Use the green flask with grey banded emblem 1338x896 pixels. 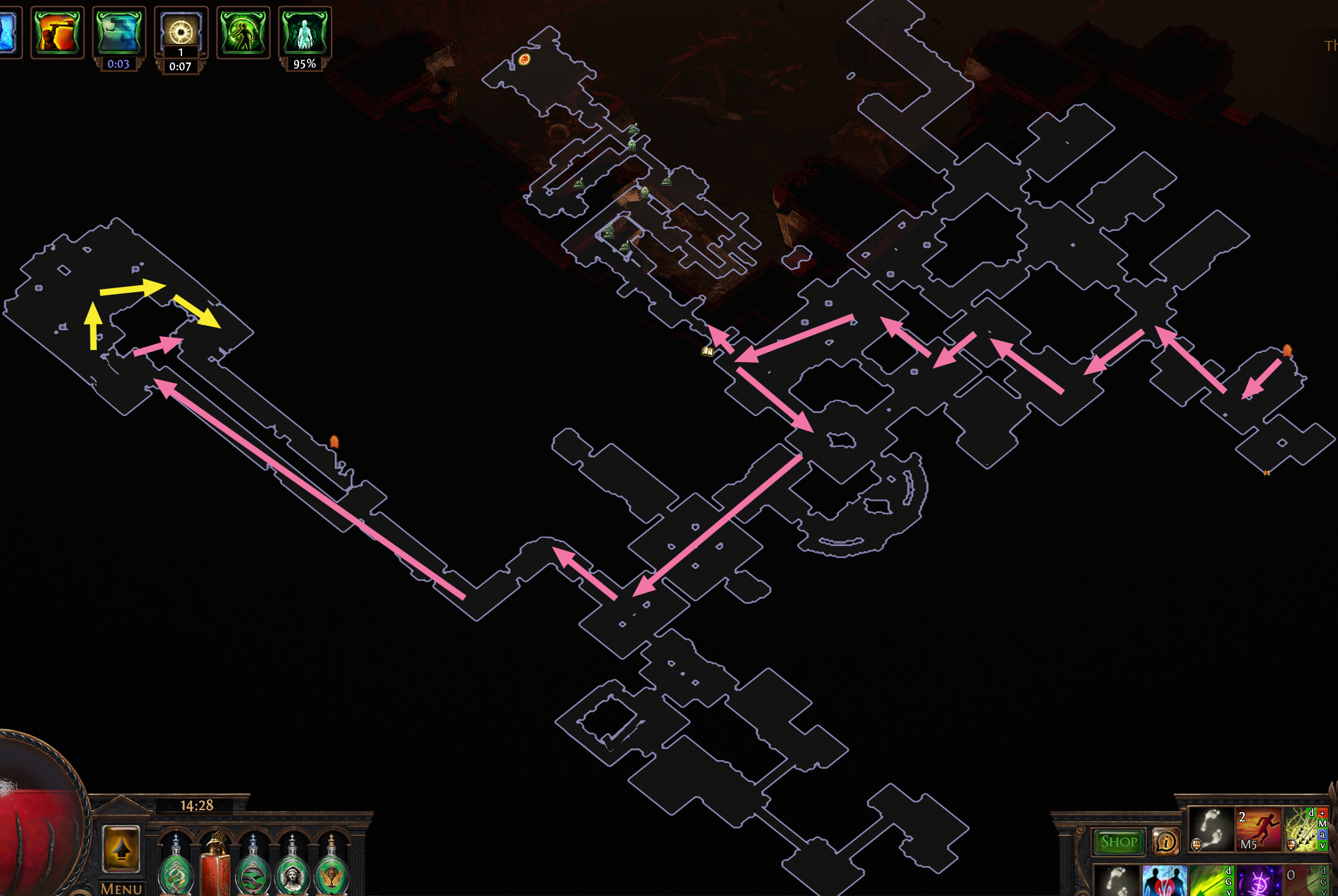point(253,869)
